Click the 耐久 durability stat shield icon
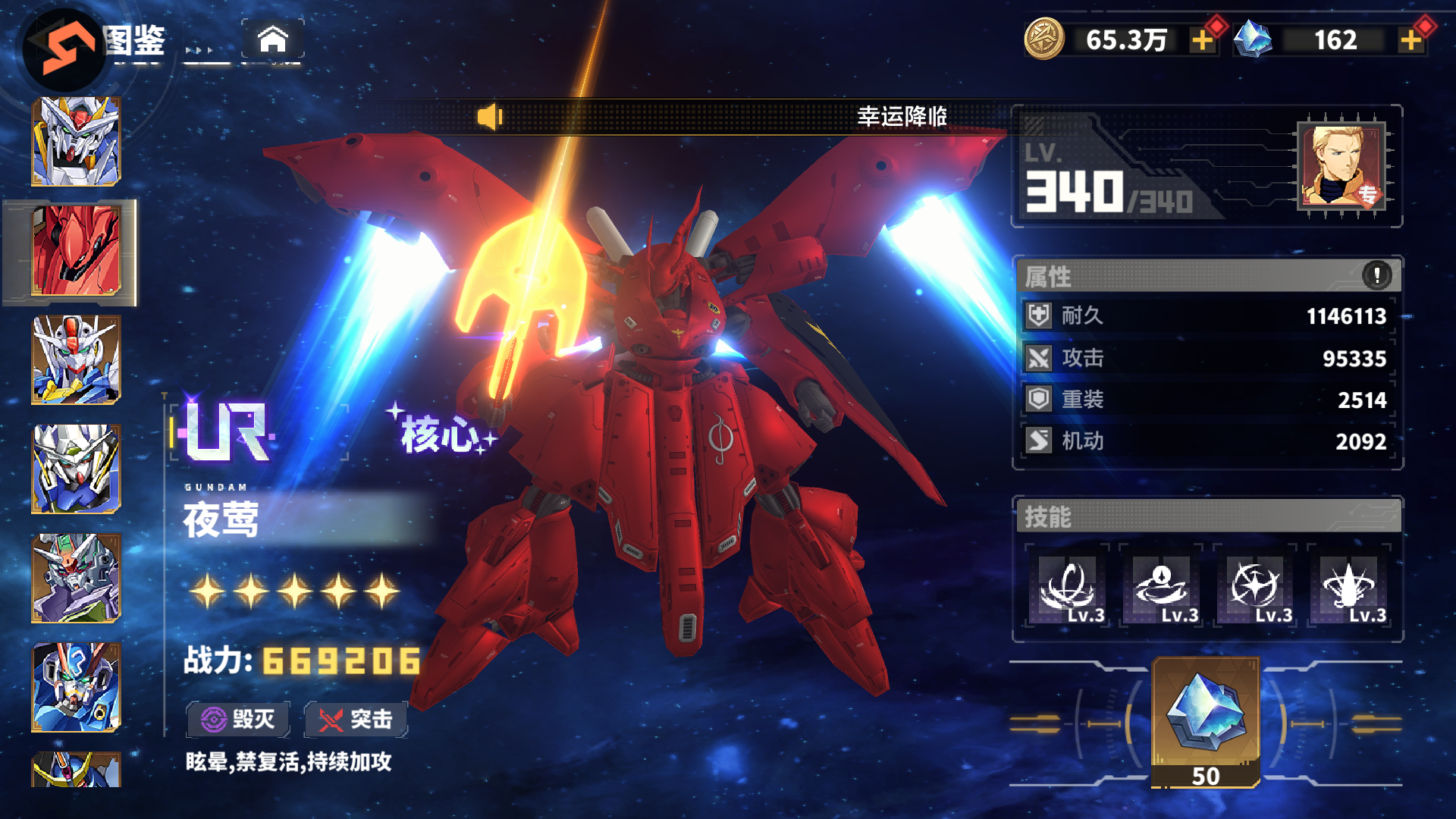The width and height of the screenshot is (1456, 819). coord(1039,316)
